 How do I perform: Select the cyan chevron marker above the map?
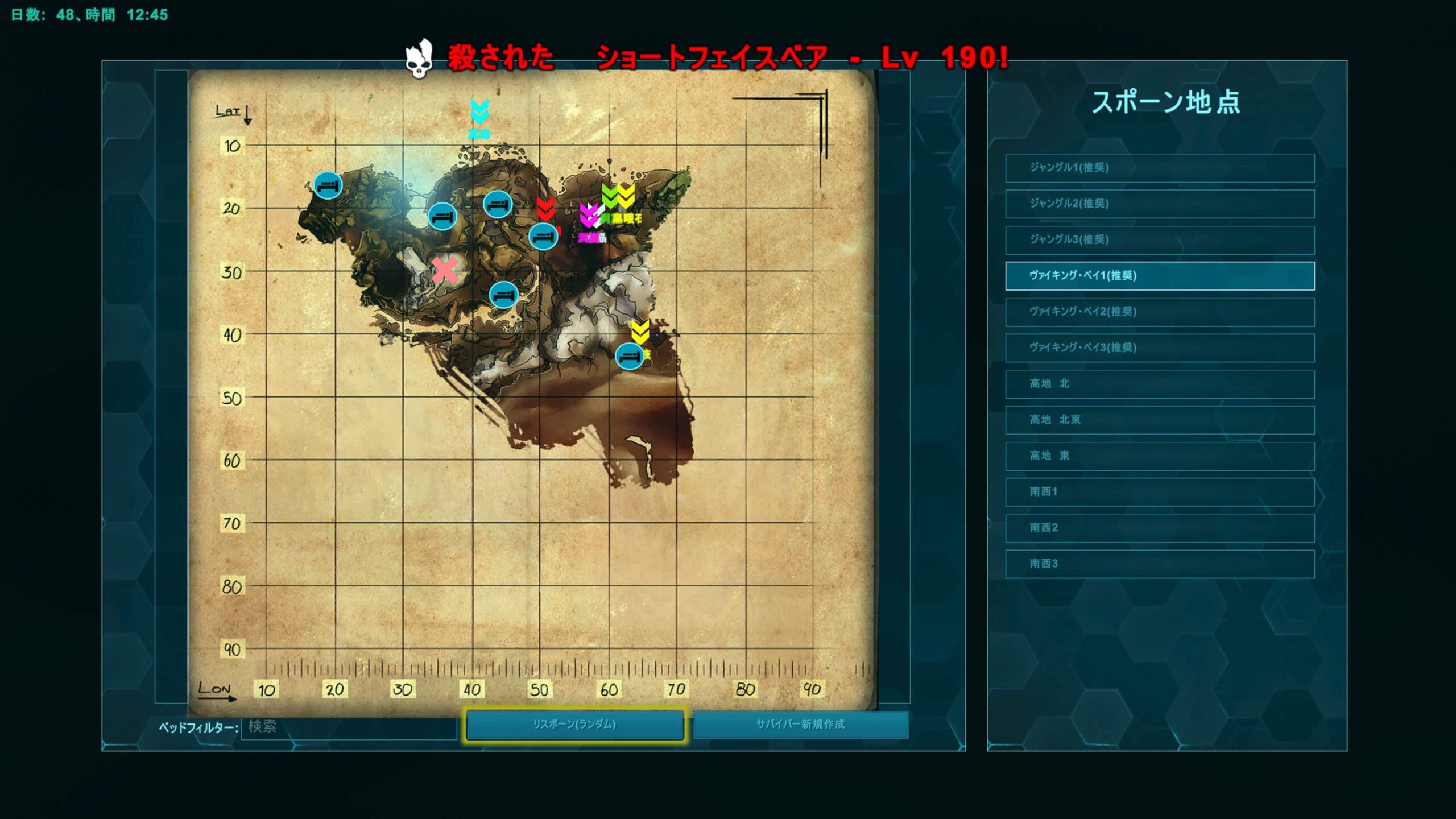tap(479, 112)
